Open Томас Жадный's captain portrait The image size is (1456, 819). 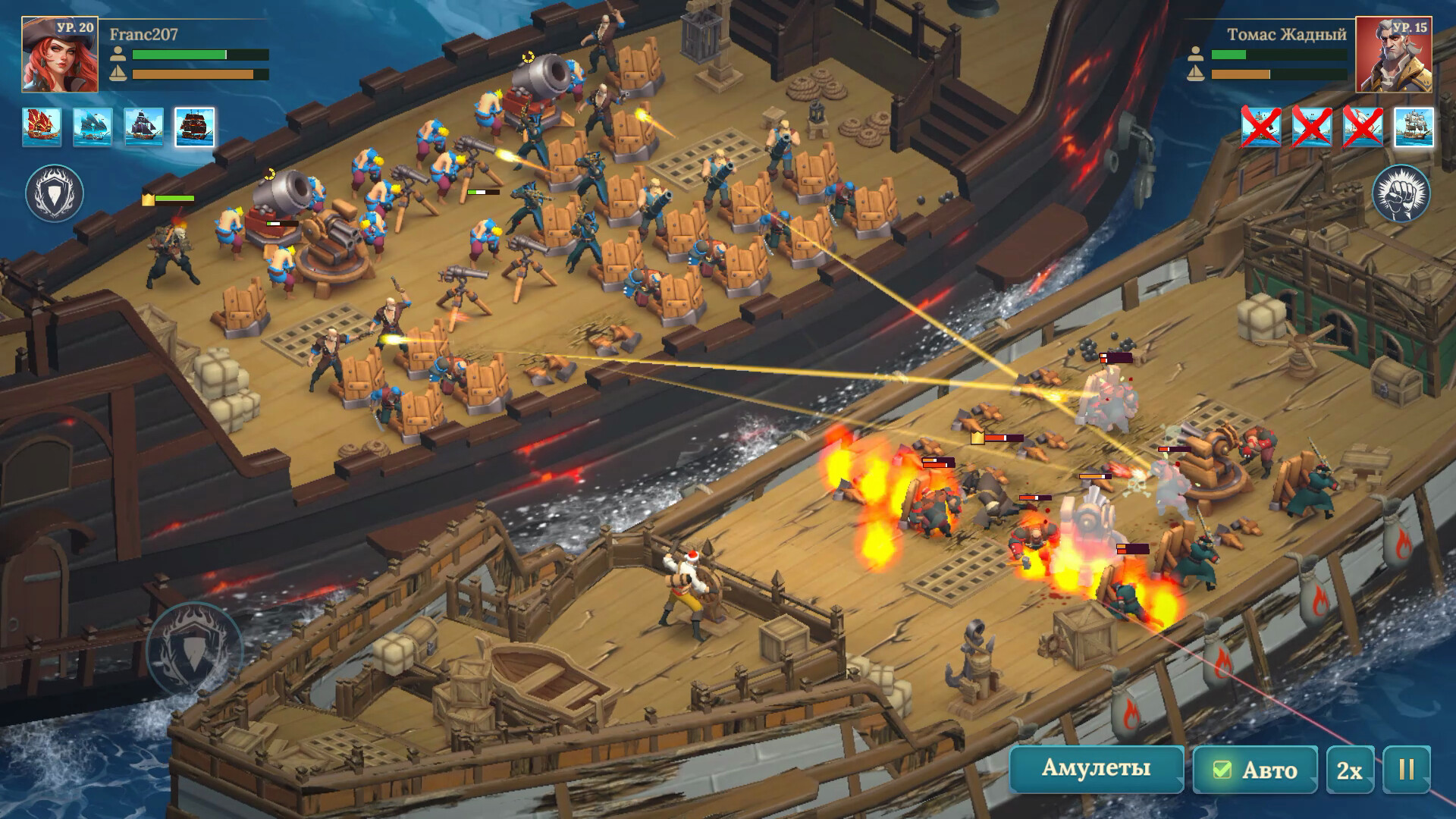click(x=1393, y=55)
